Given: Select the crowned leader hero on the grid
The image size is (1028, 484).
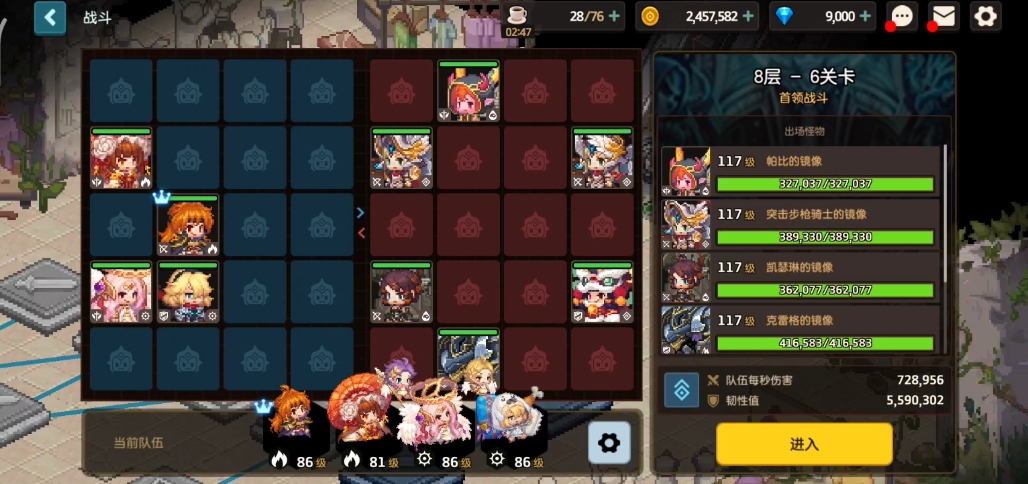Looking at the screenshot, I should click(188, 226).
